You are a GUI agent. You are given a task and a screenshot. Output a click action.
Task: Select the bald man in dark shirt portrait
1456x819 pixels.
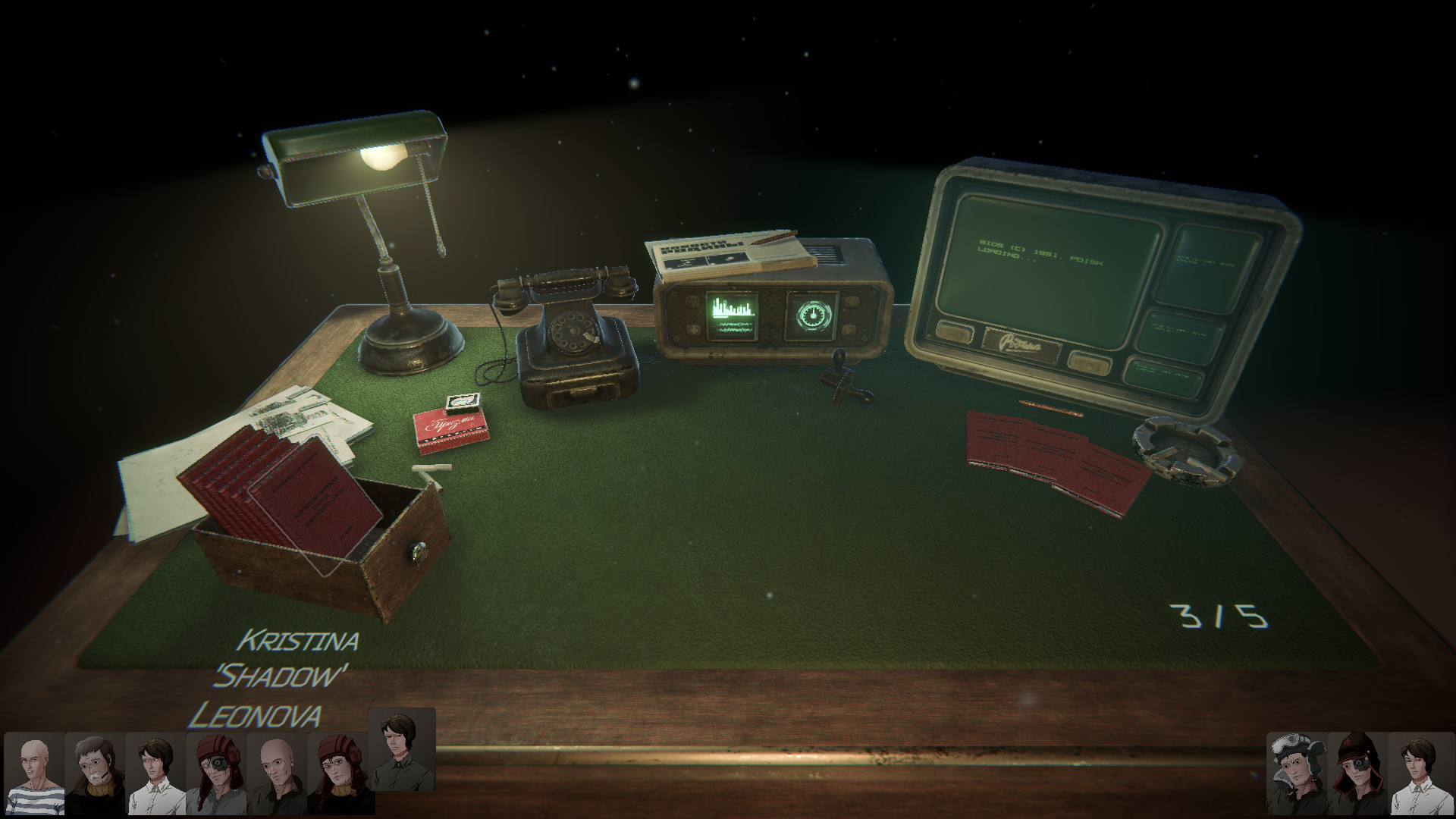coord(277,773)
